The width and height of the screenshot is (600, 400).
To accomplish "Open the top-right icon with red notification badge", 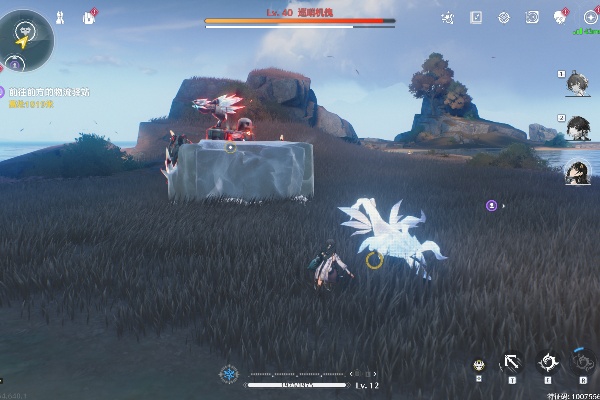I will click(561, 17).
